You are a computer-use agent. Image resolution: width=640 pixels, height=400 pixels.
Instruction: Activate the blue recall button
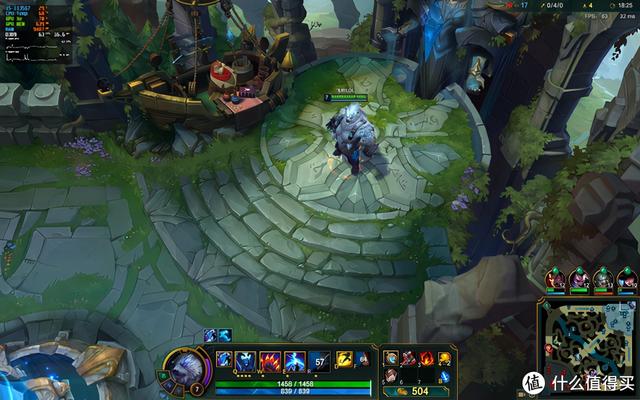[444, 377]
